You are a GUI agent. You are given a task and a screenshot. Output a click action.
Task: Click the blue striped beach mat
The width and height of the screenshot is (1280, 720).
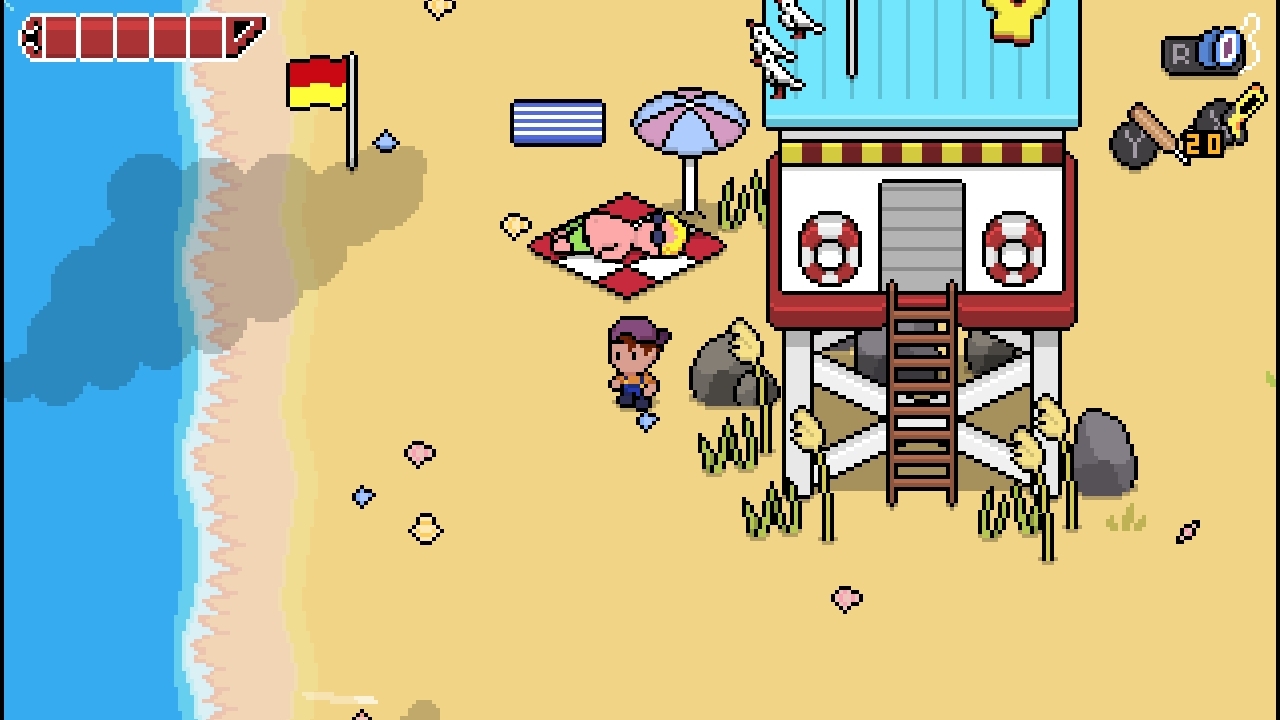coord(560,120)
